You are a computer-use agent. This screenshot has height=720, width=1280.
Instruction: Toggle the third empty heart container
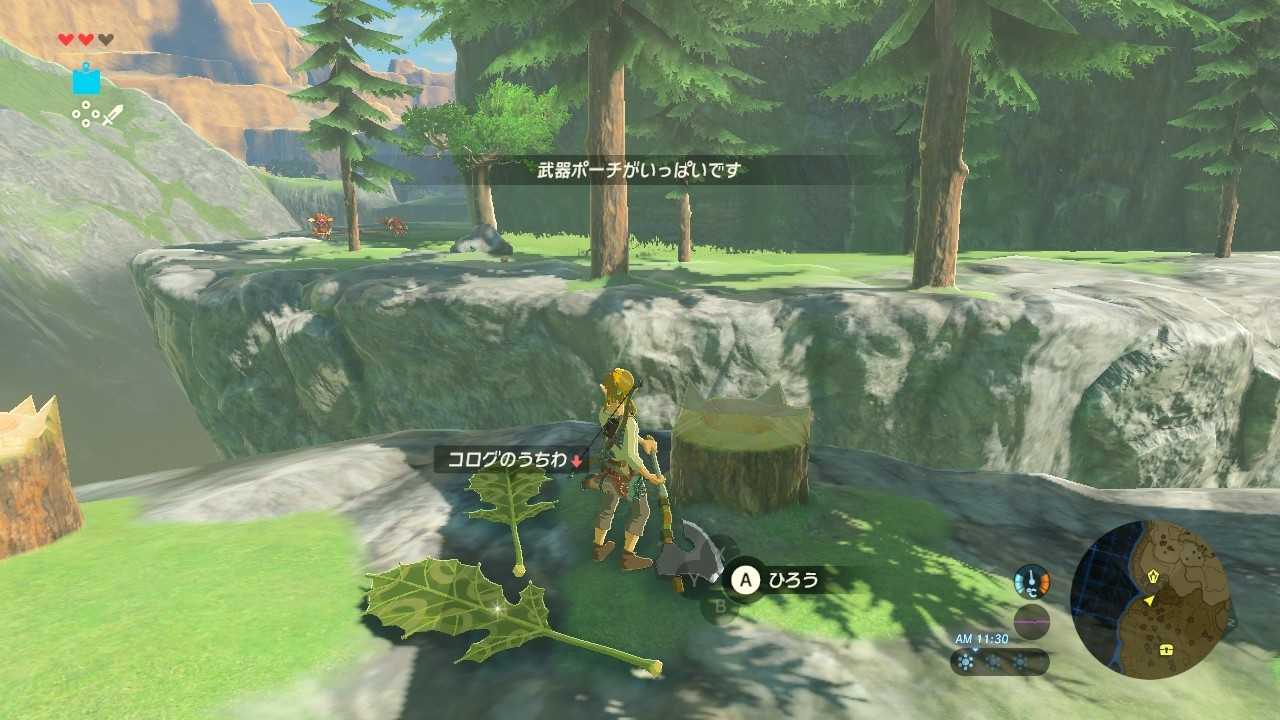106,39
